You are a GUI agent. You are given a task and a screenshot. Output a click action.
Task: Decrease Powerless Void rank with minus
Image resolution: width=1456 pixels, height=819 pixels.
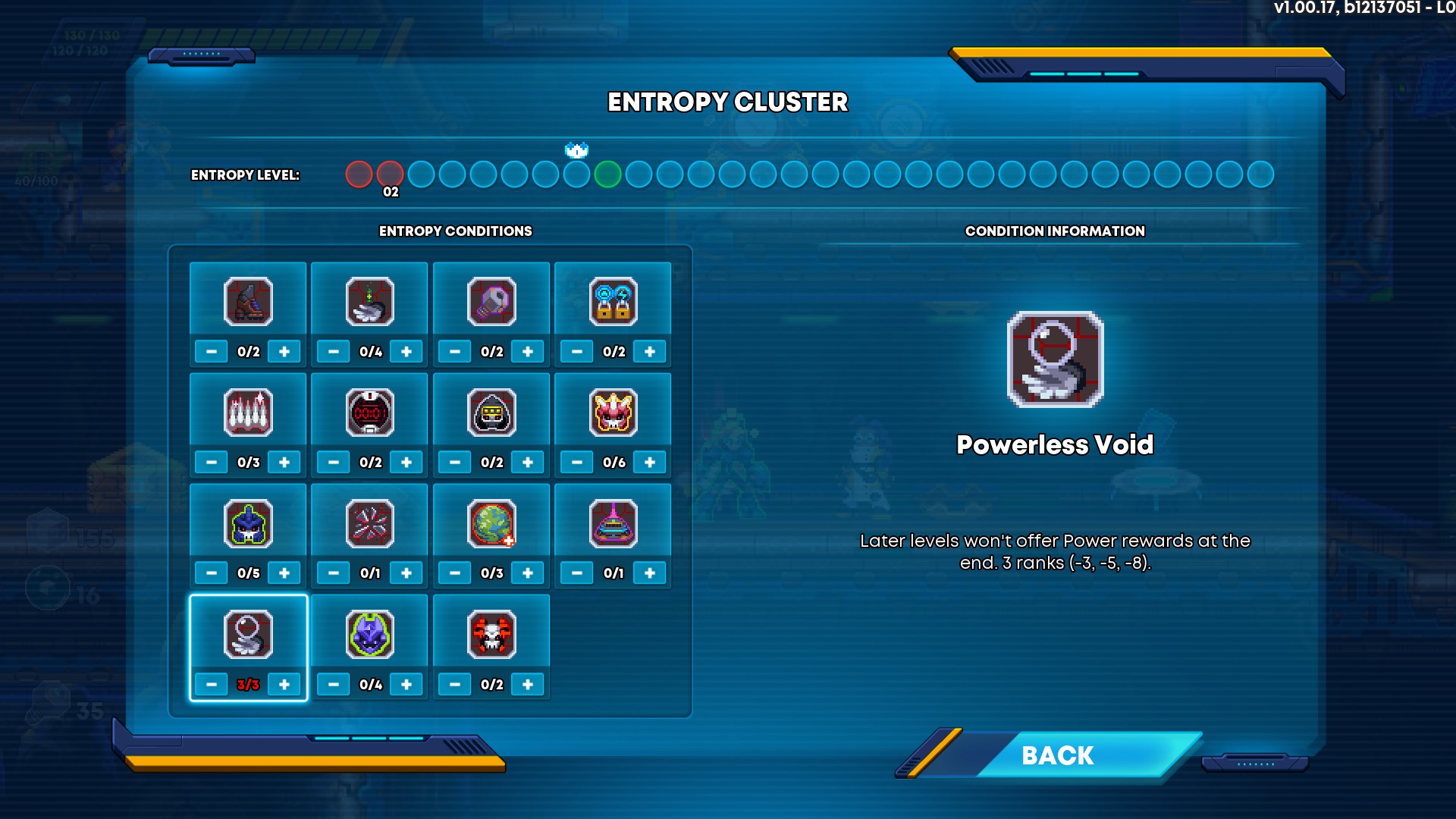point(212,684)
